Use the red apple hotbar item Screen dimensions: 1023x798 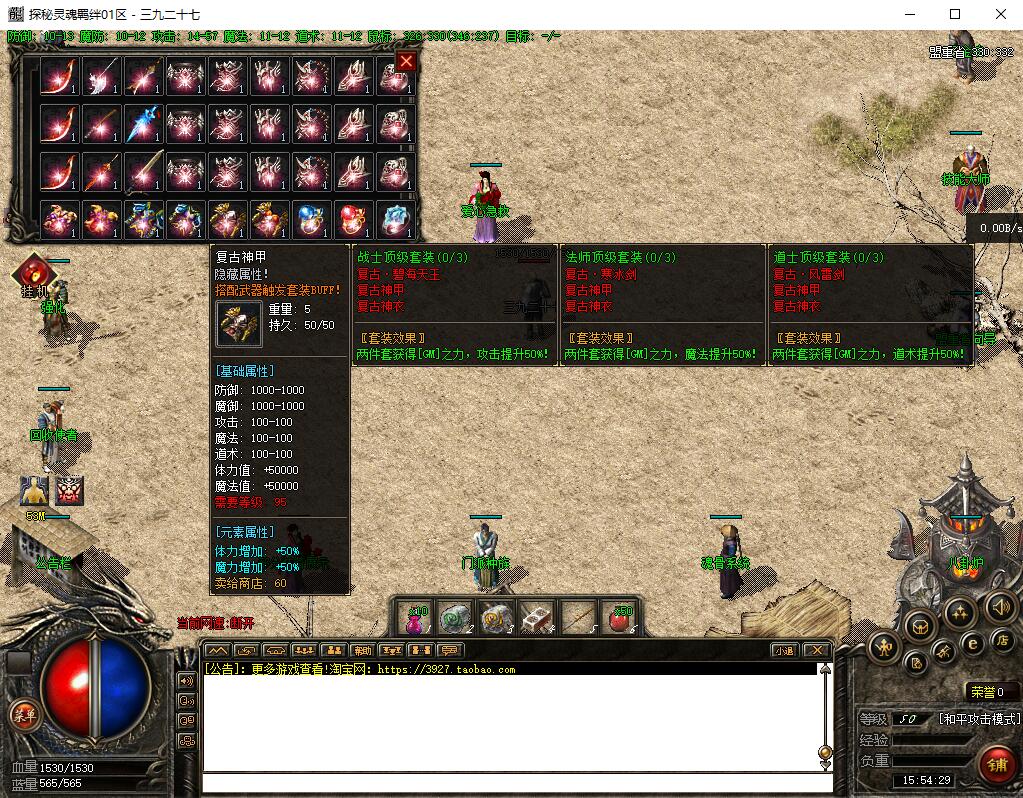tap(620, 619)
